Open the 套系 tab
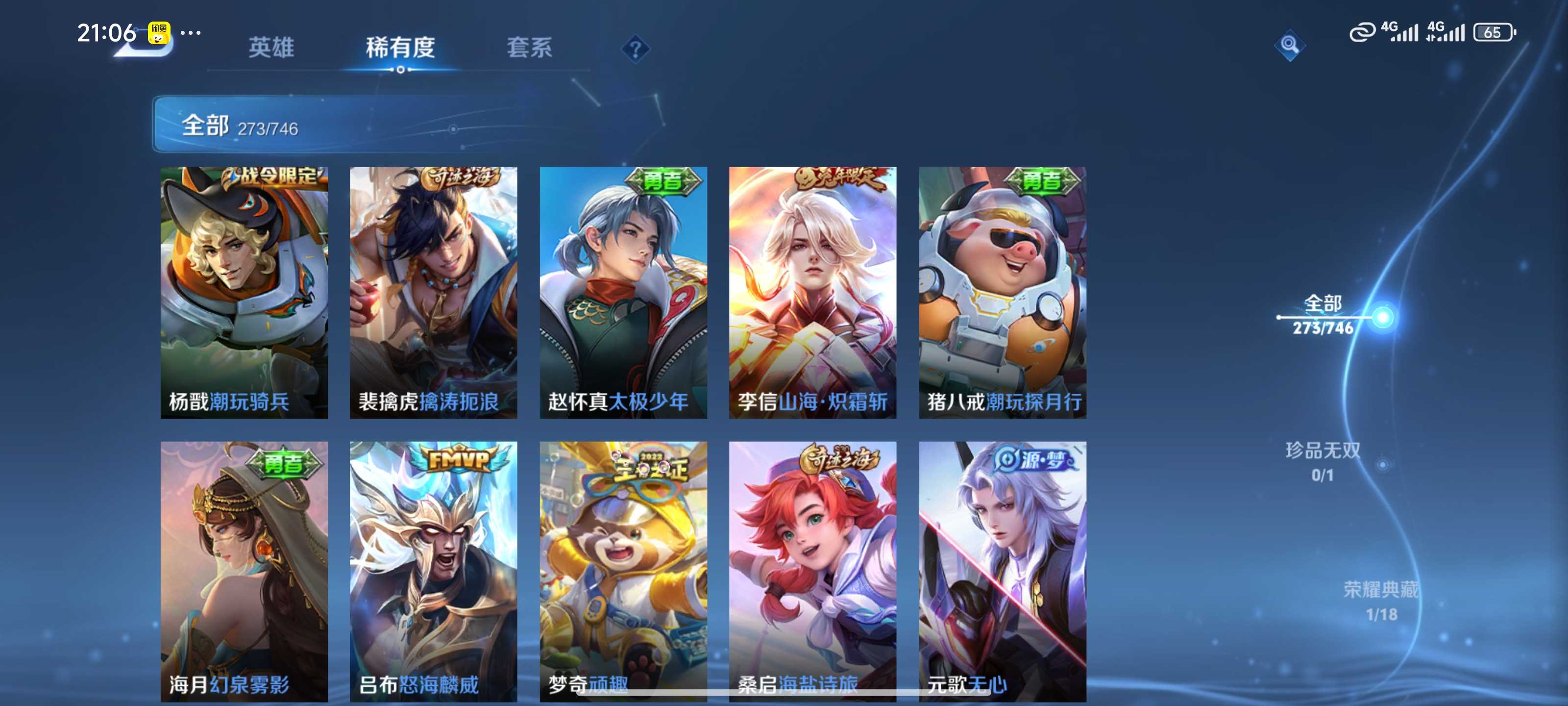 pyautogui.click(x=529, y=47)
